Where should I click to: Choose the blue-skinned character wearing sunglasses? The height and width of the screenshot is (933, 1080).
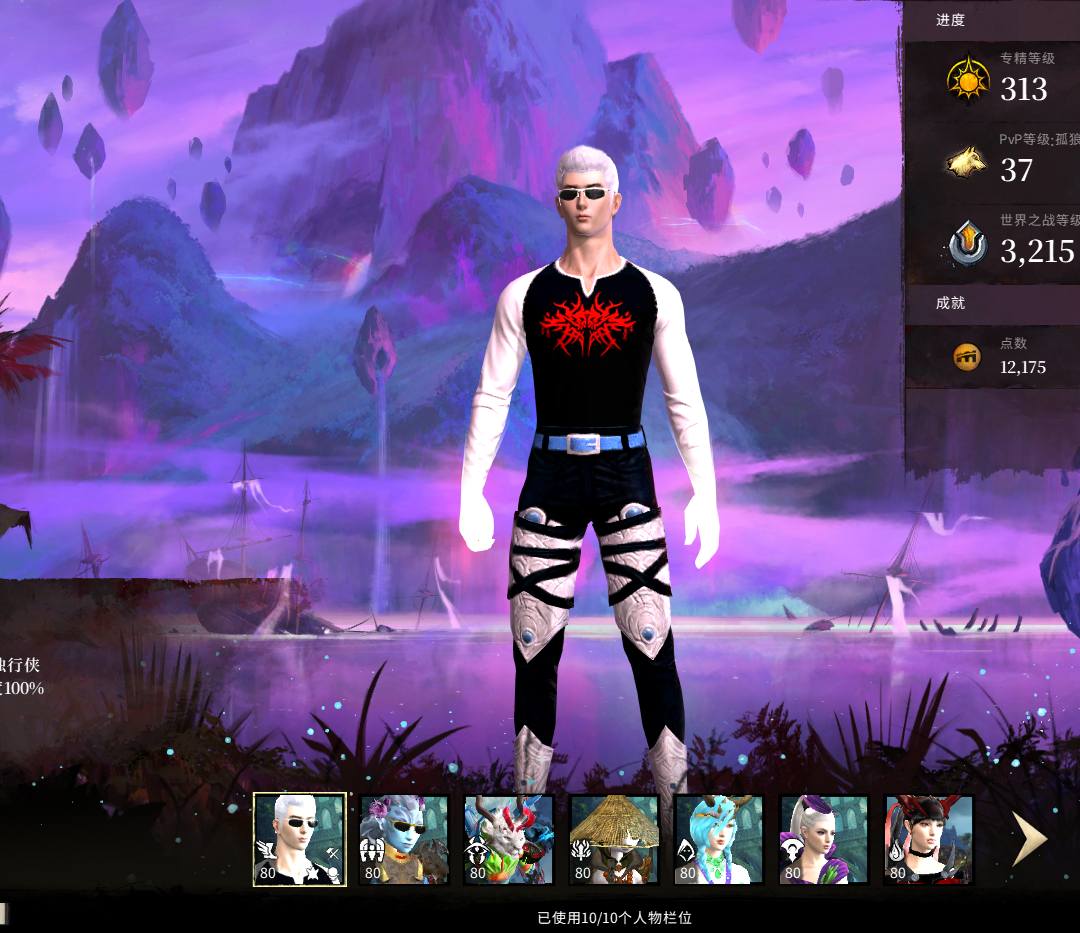coord(404,839)
